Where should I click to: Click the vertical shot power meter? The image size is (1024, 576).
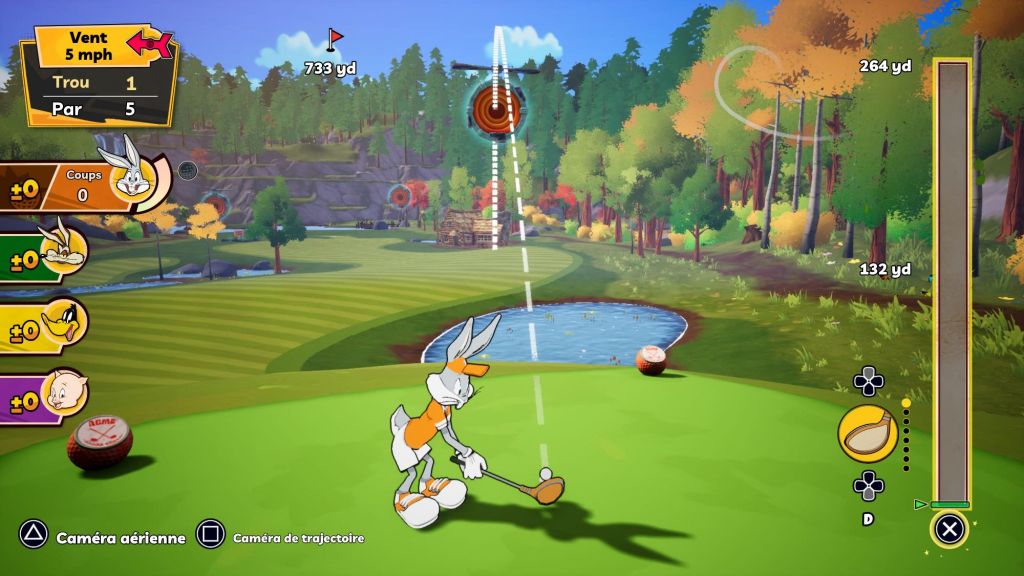(x=952, y=282)
